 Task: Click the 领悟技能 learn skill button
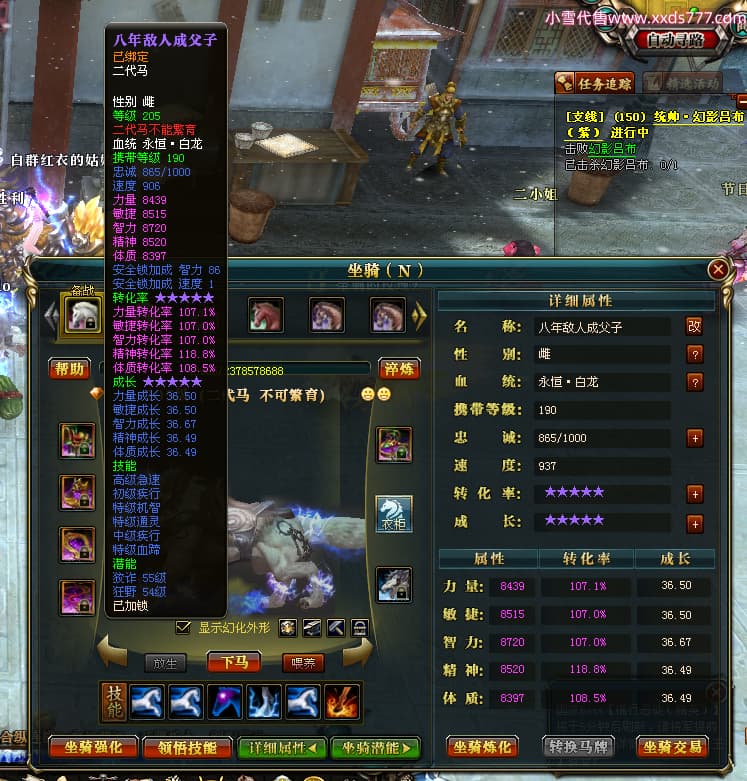pos(185,747)
